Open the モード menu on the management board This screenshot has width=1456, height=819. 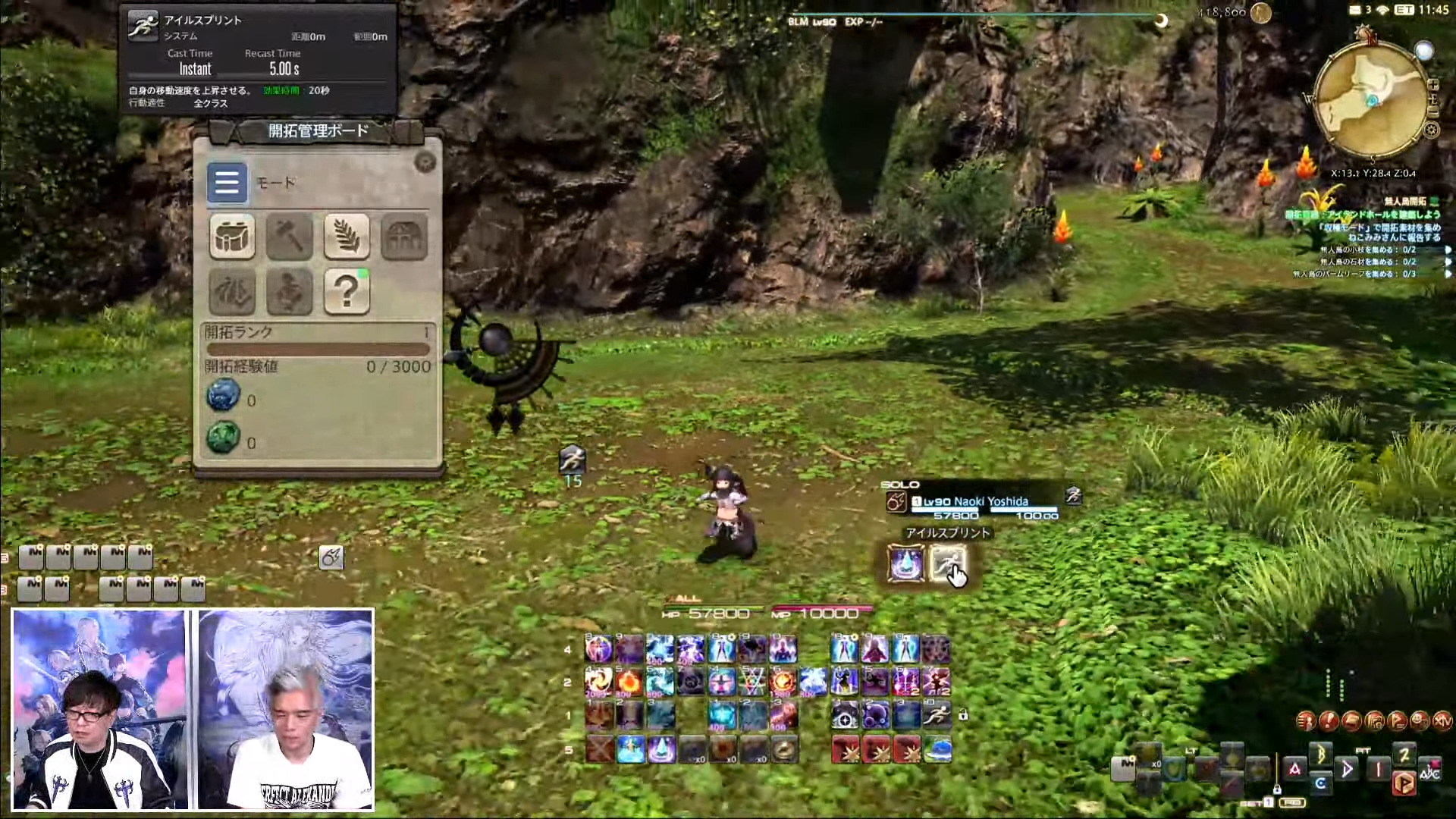(227, 183)
